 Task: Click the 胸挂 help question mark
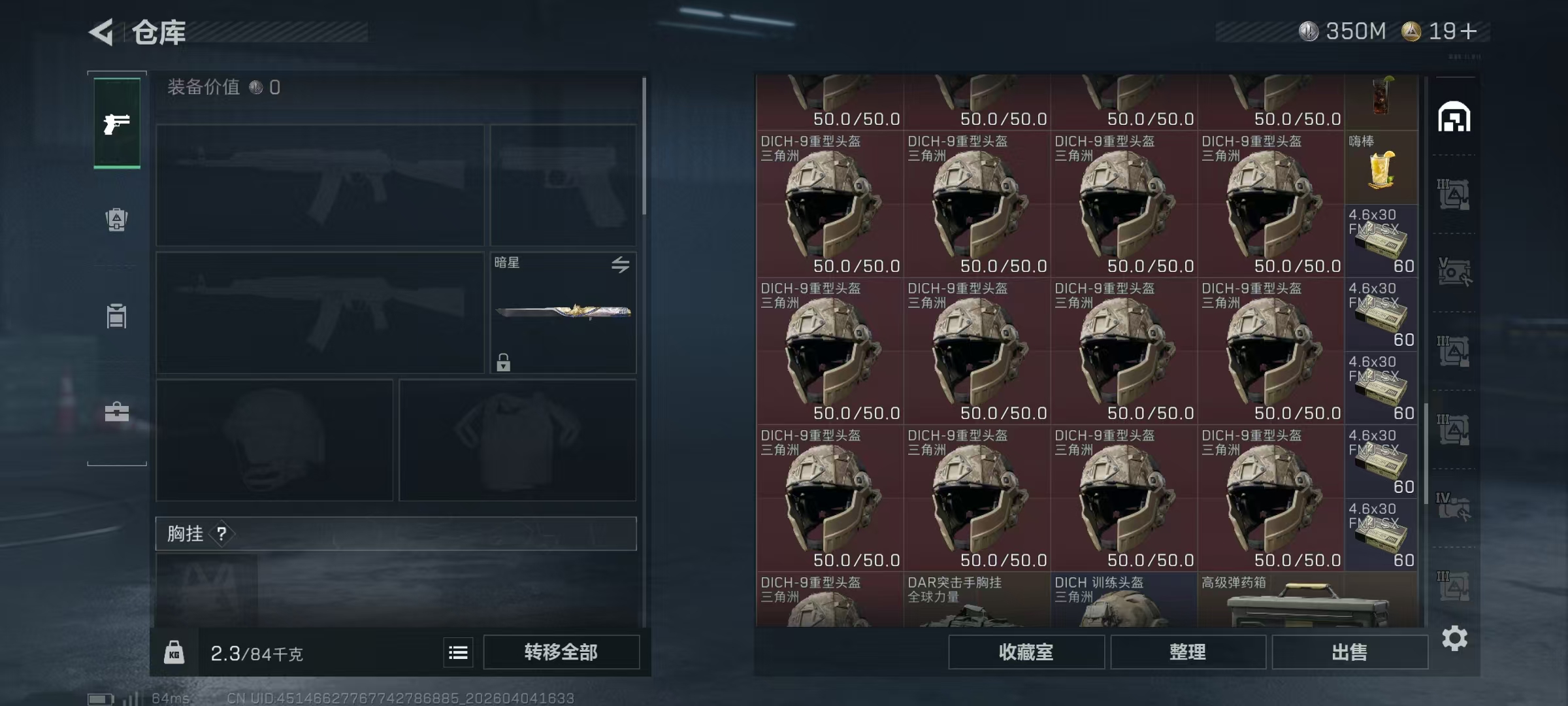tap(221, 534)
